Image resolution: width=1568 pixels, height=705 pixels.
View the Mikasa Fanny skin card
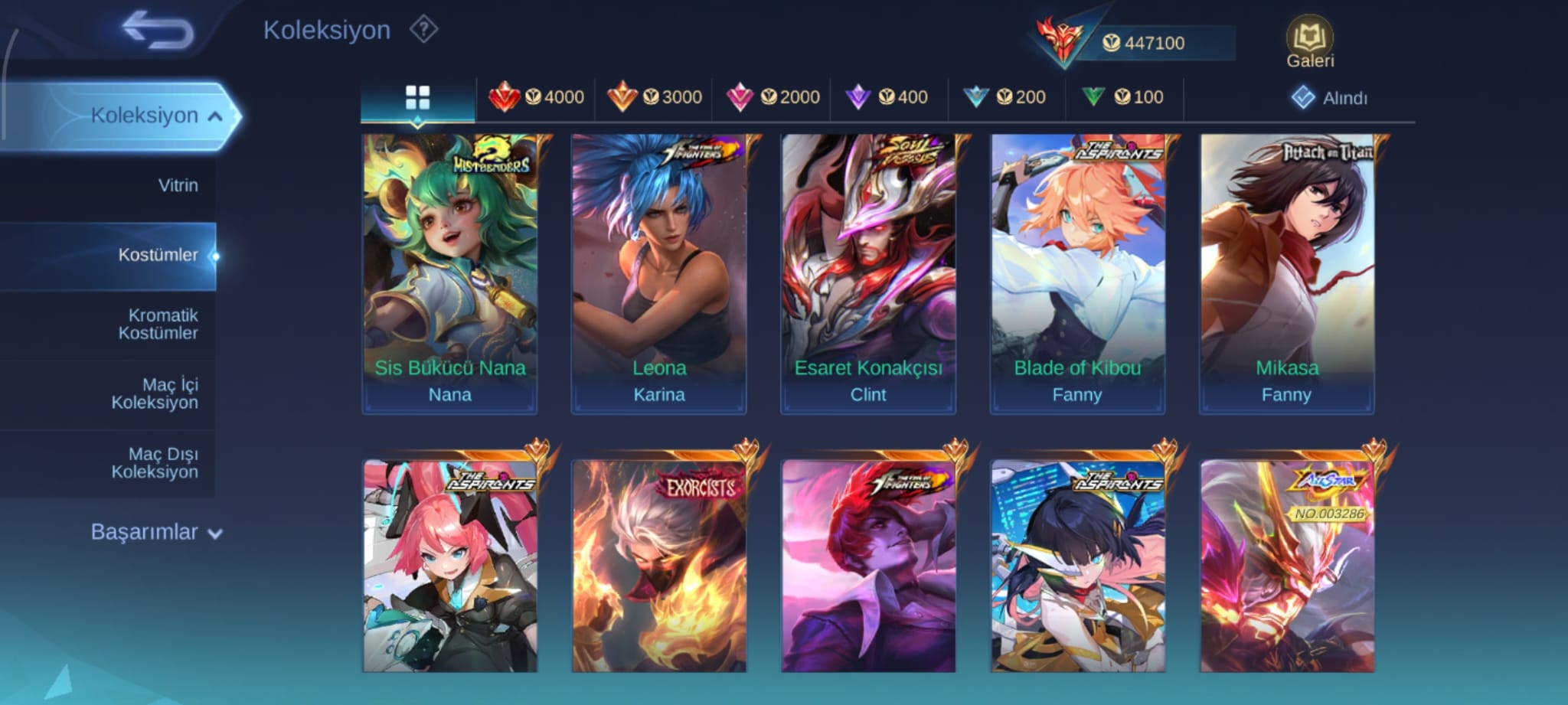[1286, 274]
